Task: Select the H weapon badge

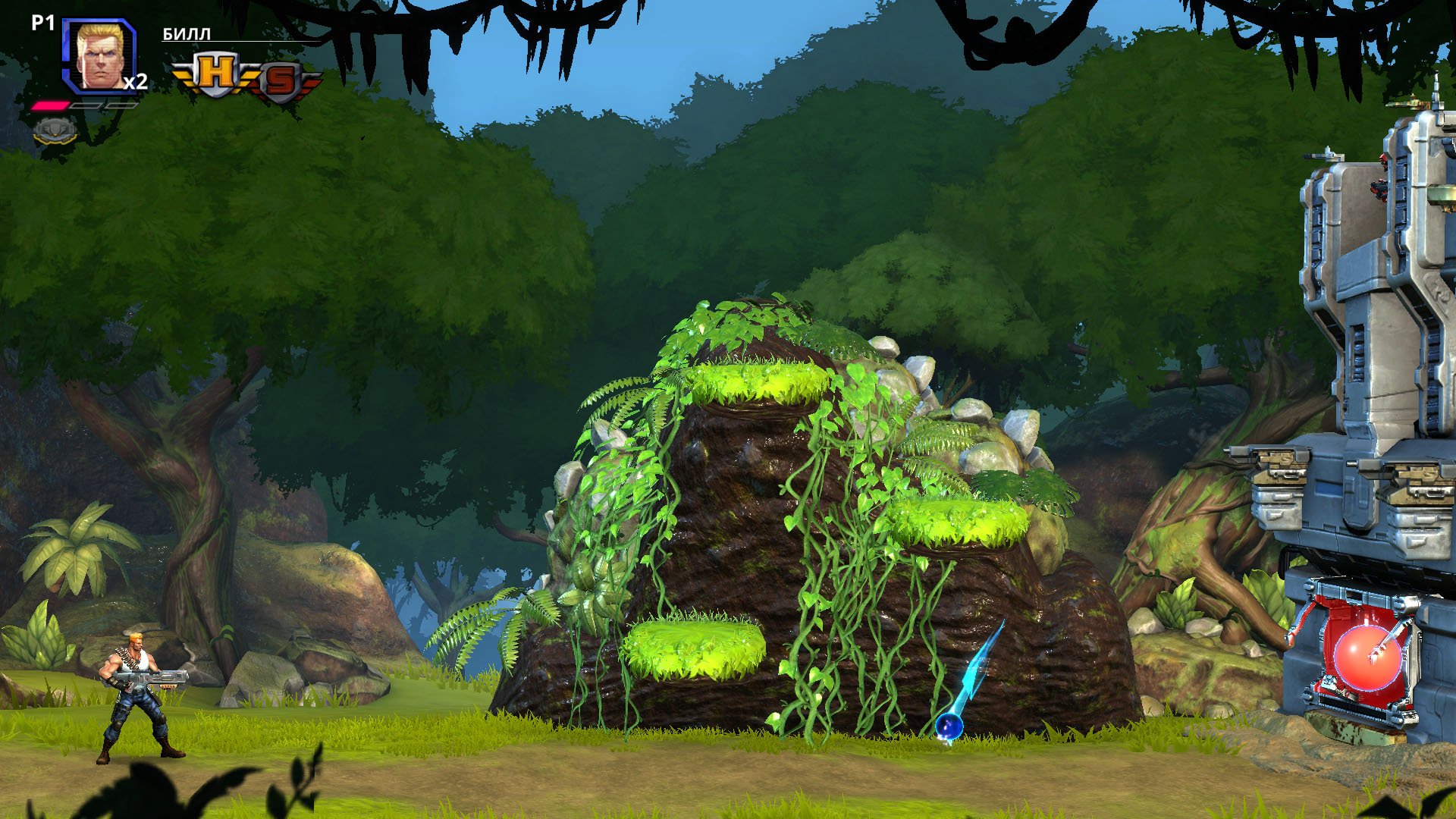Action: [x=216, y=74]
